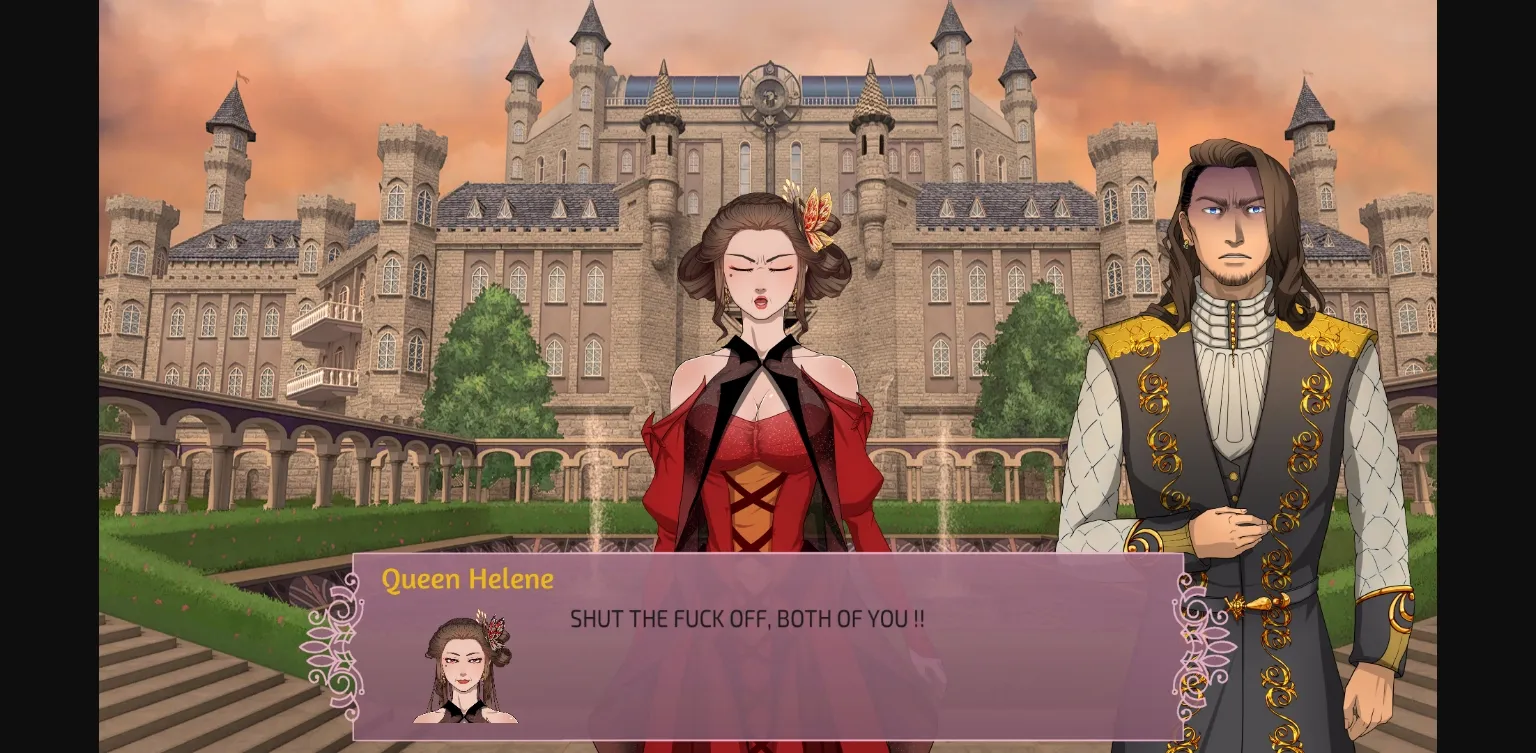Click the yellow 'Queen Helene' name label
The height and width of the screenshot is (753, 1536).
pyautogui.click(x=469, y=579)
